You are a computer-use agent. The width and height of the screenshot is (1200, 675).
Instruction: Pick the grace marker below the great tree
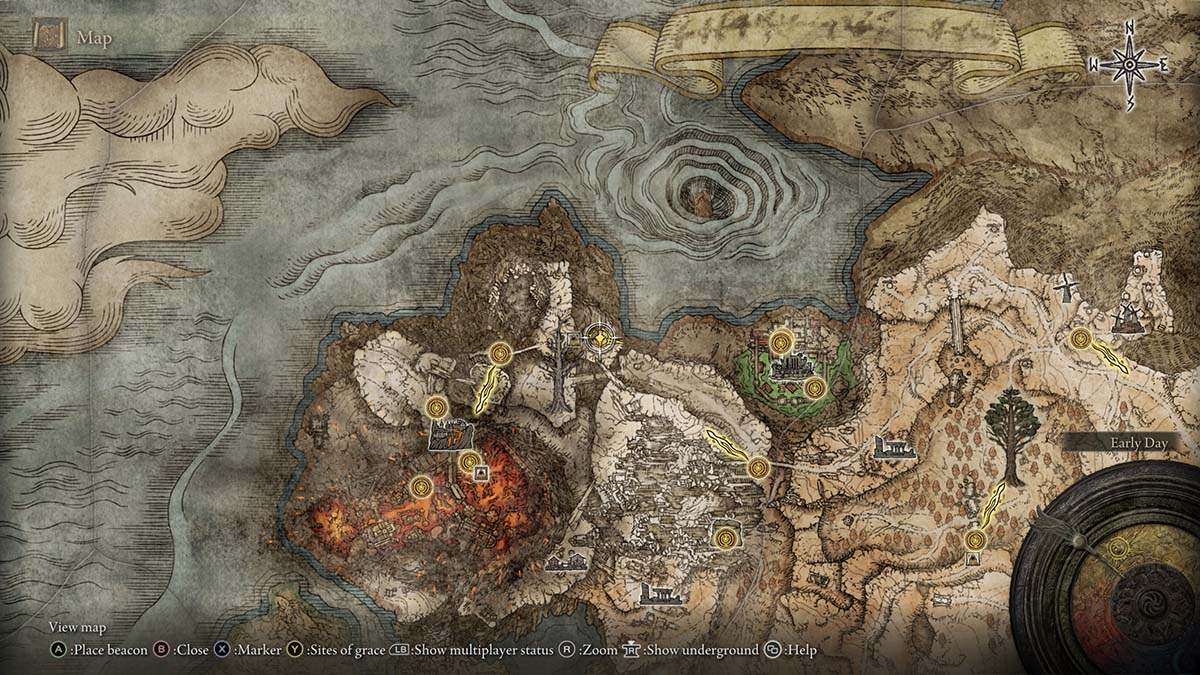click(975, 540)
